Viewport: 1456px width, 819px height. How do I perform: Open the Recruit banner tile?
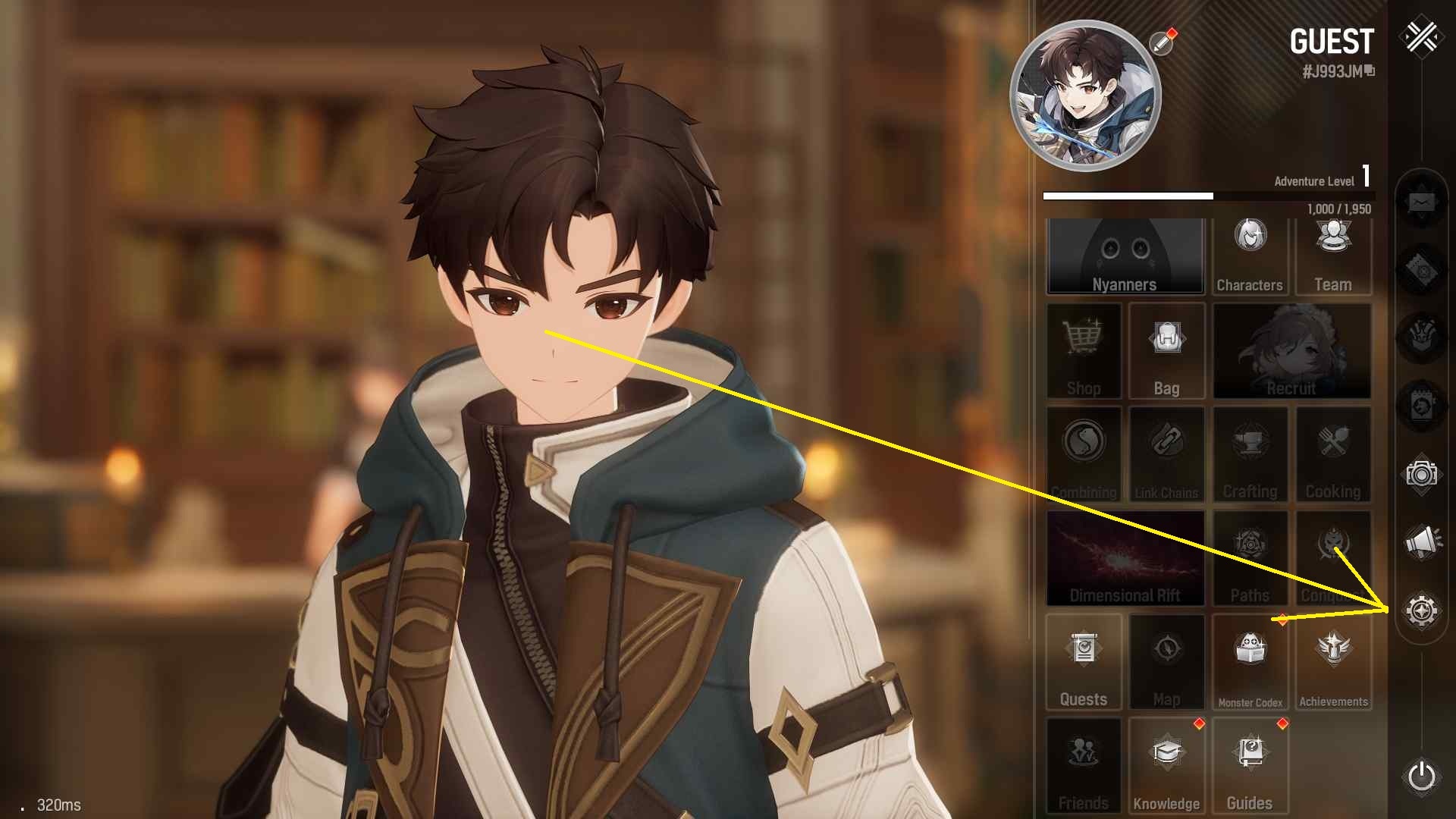click(1291, 351)
